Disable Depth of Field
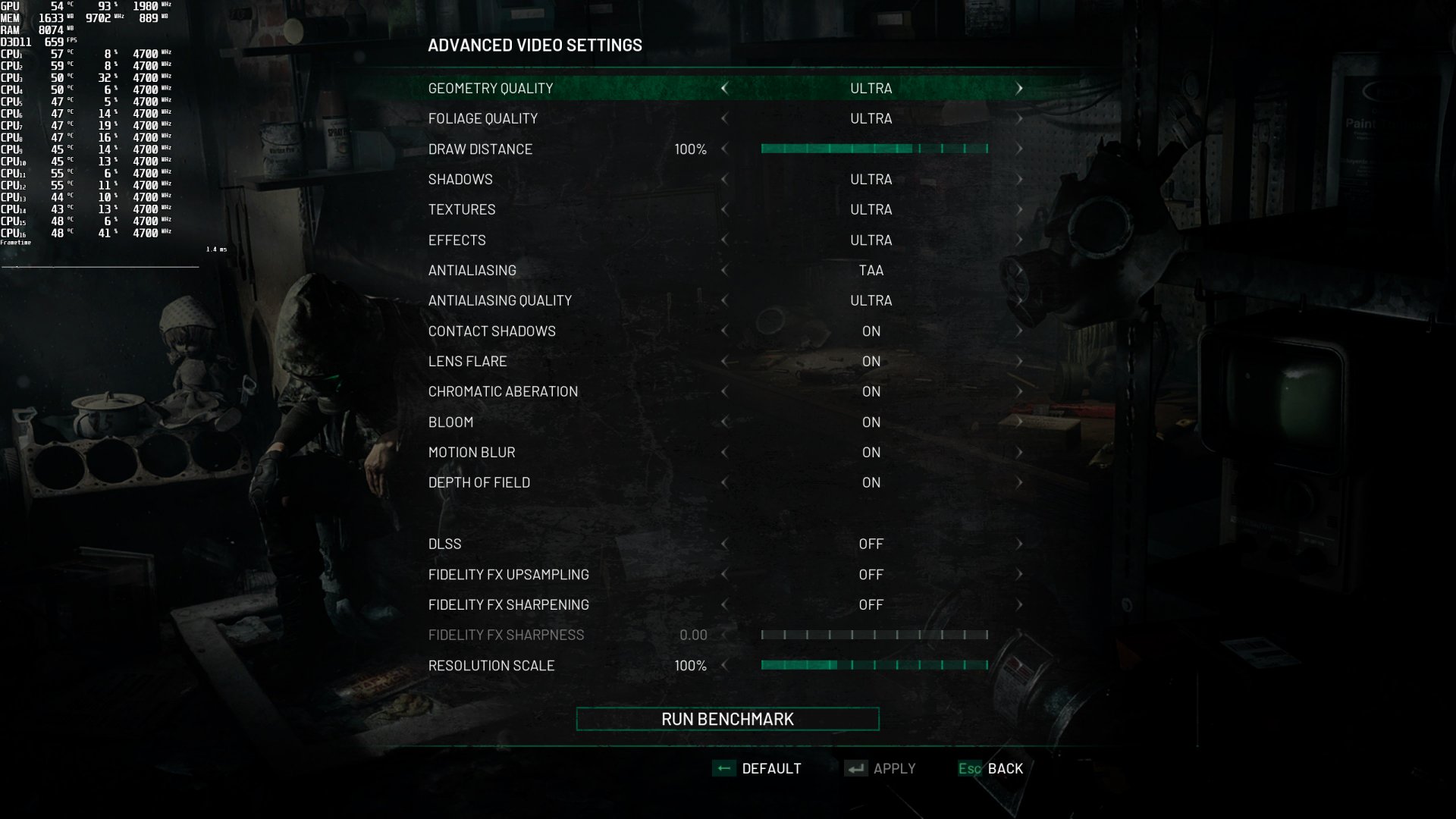This screenshot has width=1456, height=819. pyautogui.click(x=1020, y=482)
